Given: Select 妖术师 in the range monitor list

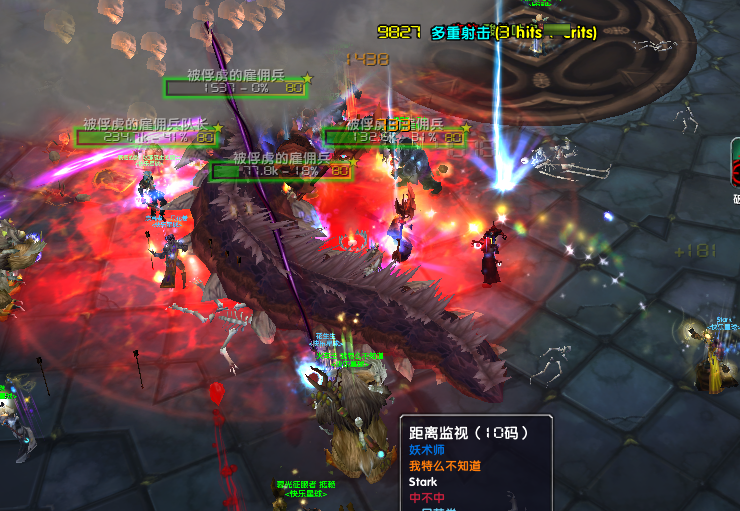Looking at the screenshot, I should [x=427, y=450].
